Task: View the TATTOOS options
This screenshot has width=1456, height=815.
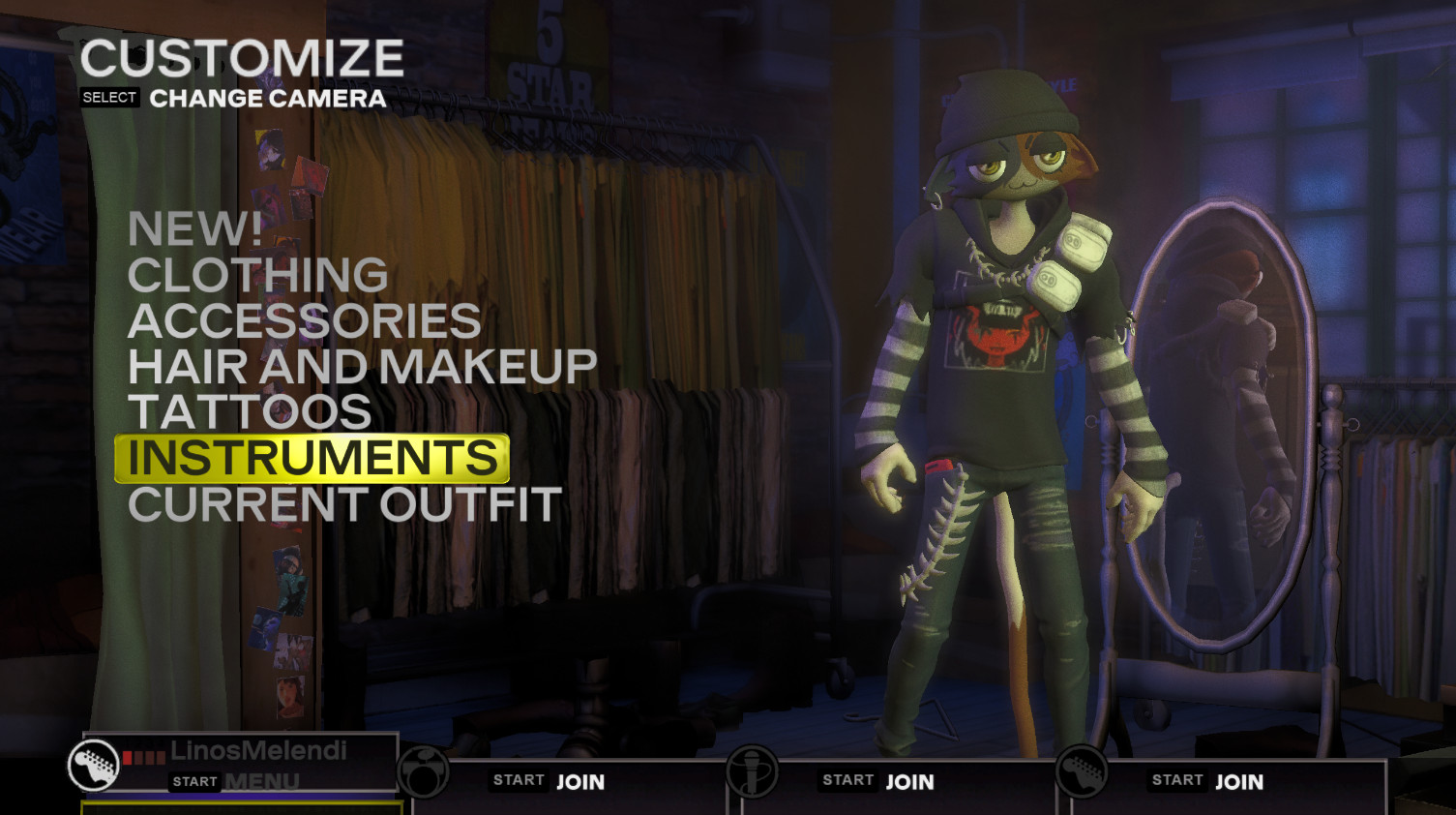Action: tap(249, 411)
